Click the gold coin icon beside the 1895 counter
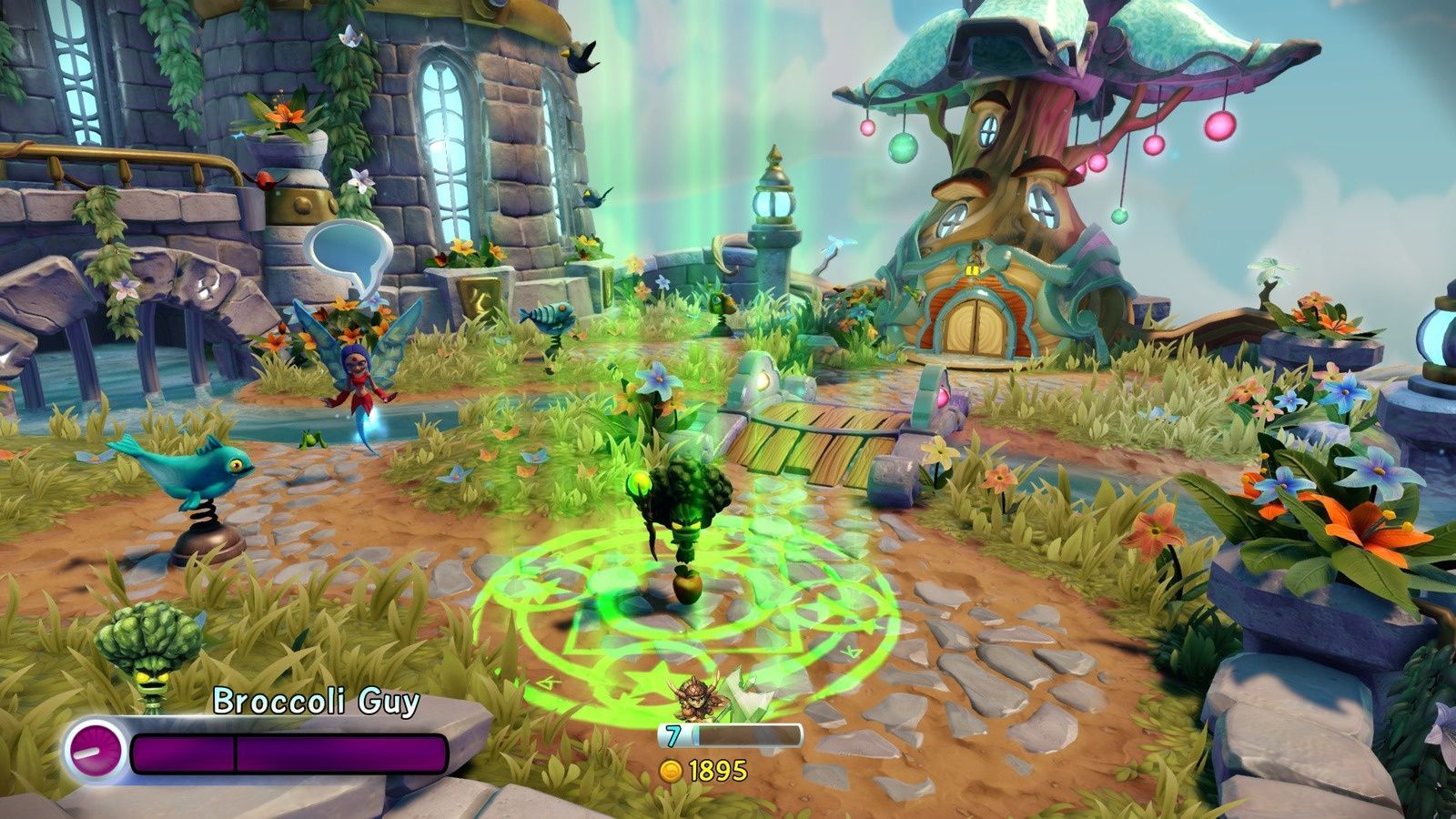Image resolution: width=1456 pixels, height=819 pixels. (x=671, y=769)
